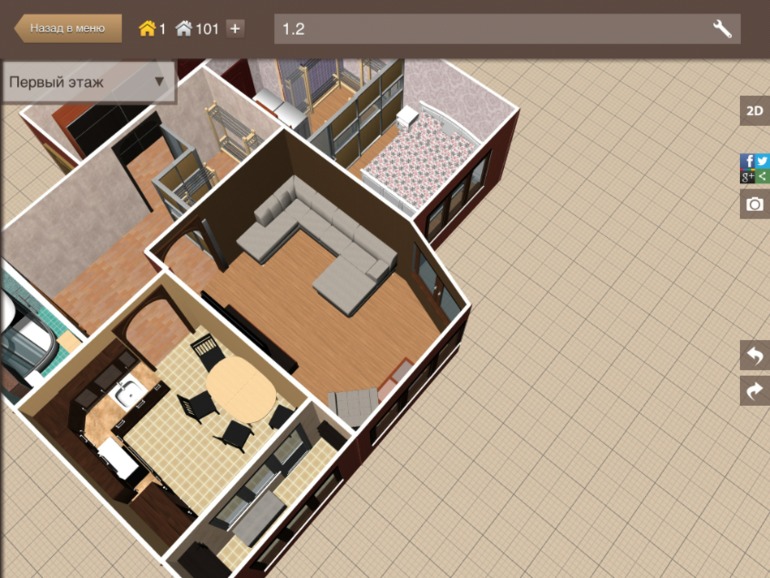Take a snapshot with the camera button
The width and height of the screenshot is (770, 578).
click(754, 204)
